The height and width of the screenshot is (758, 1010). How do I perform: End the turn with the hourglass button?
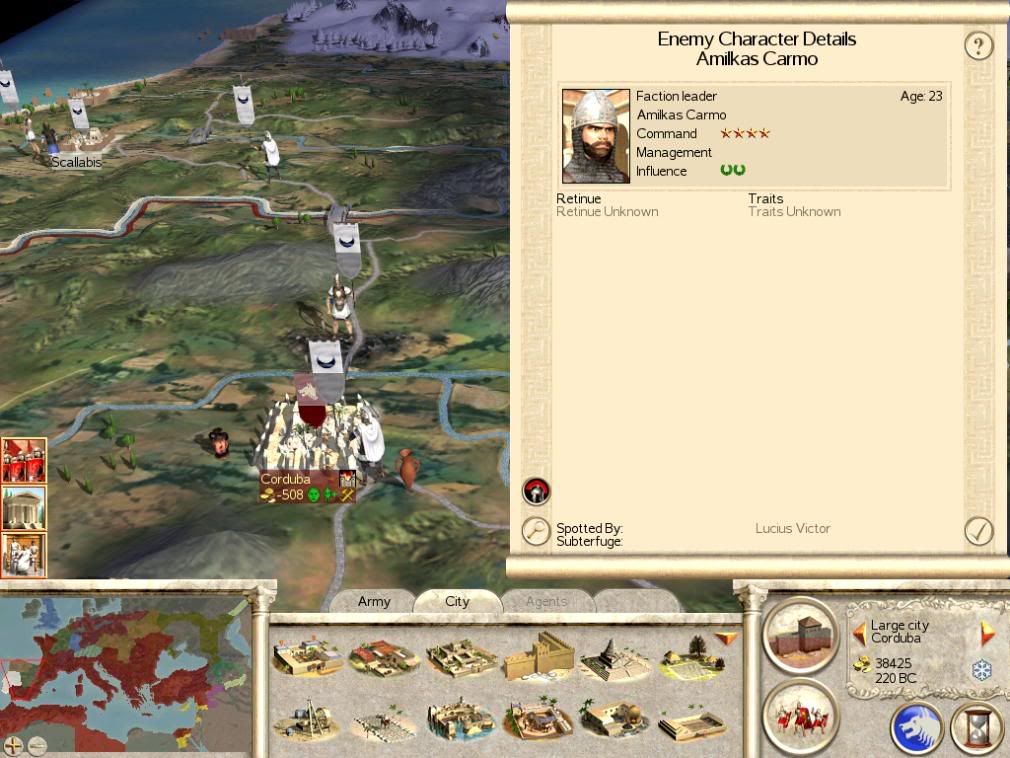click(977, 728)
